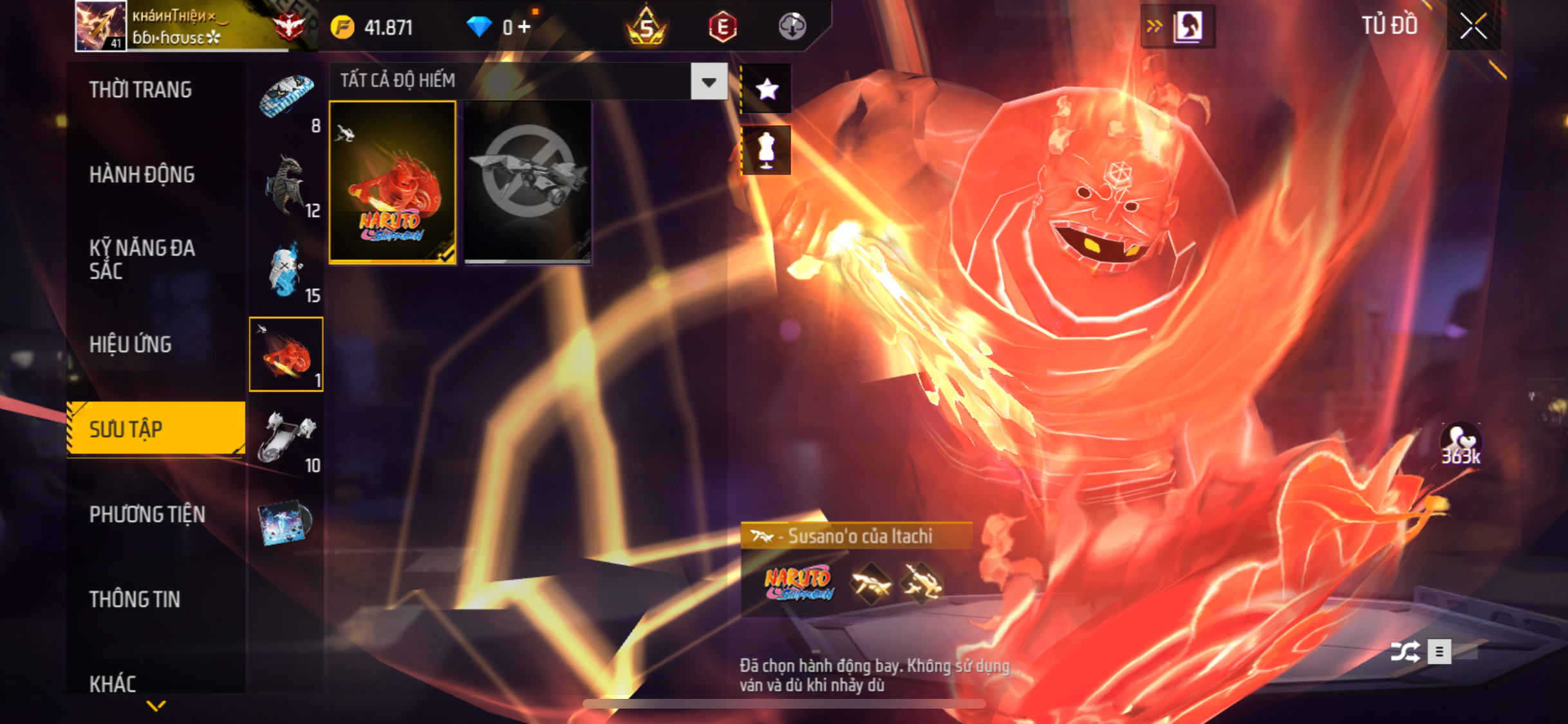The image size is (1568, 724).
Task: Toggle the star favorites filter
Action: click(766, 89)
